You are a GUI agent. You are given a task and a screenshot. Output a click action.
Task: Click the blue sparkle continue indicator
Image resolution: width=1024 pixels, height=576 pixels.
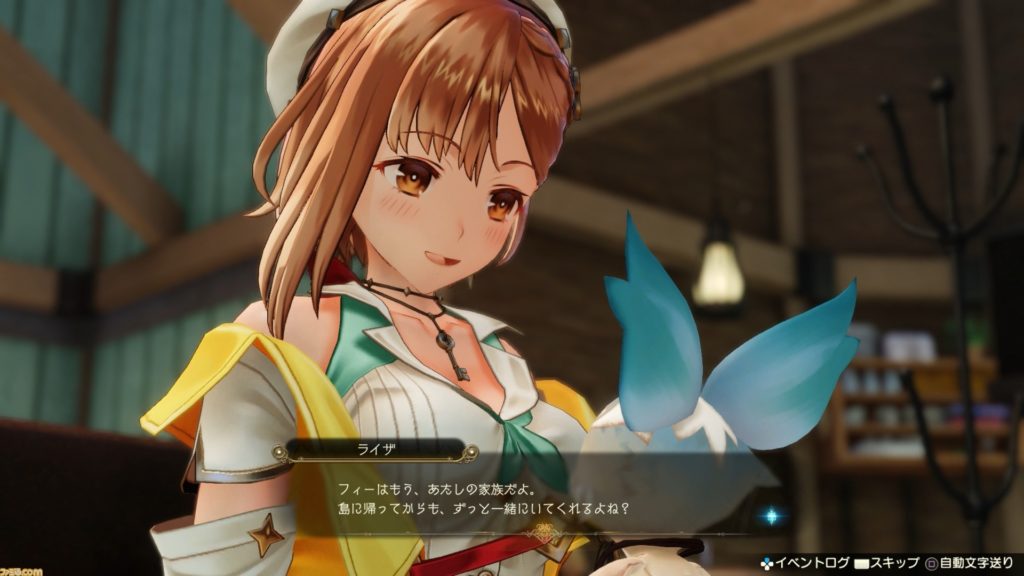(771, 516)
